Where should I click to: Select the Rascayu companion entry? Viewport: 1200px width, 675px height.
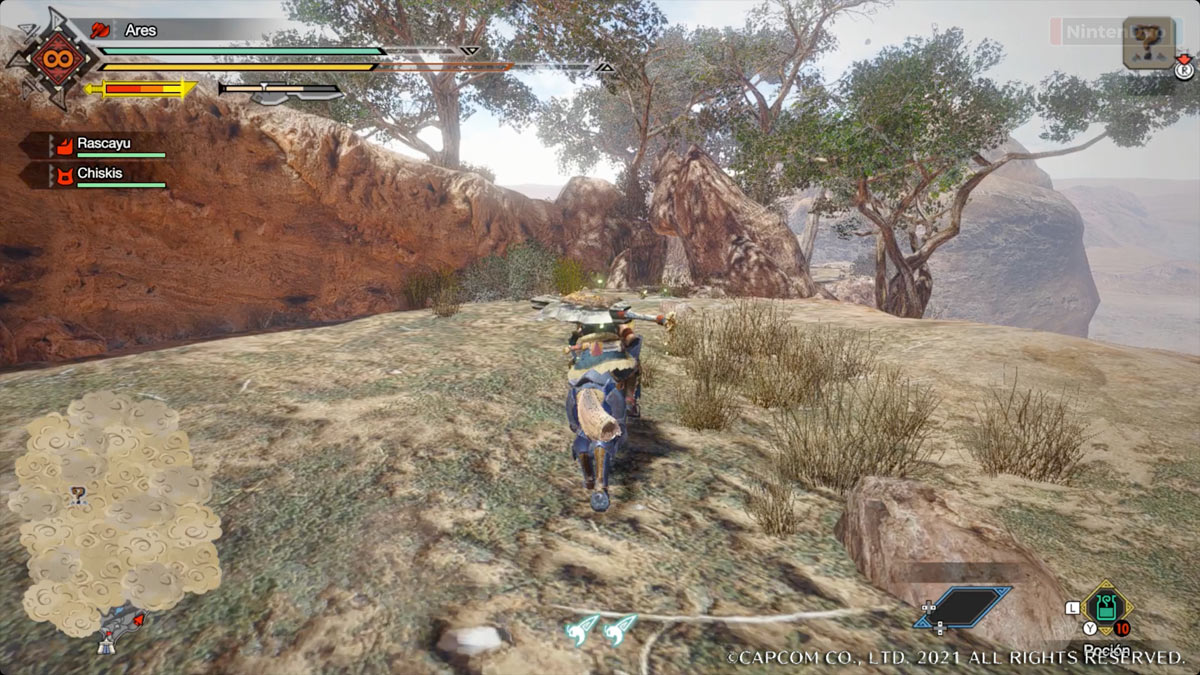coord(103,145)
